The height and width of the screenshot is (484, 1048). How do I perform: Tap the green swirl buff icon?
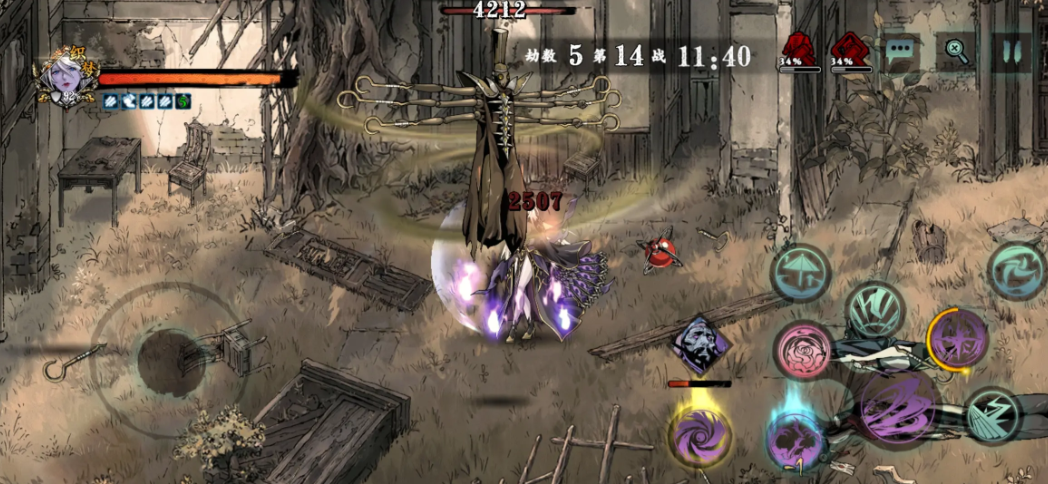[x=186, y=101]
